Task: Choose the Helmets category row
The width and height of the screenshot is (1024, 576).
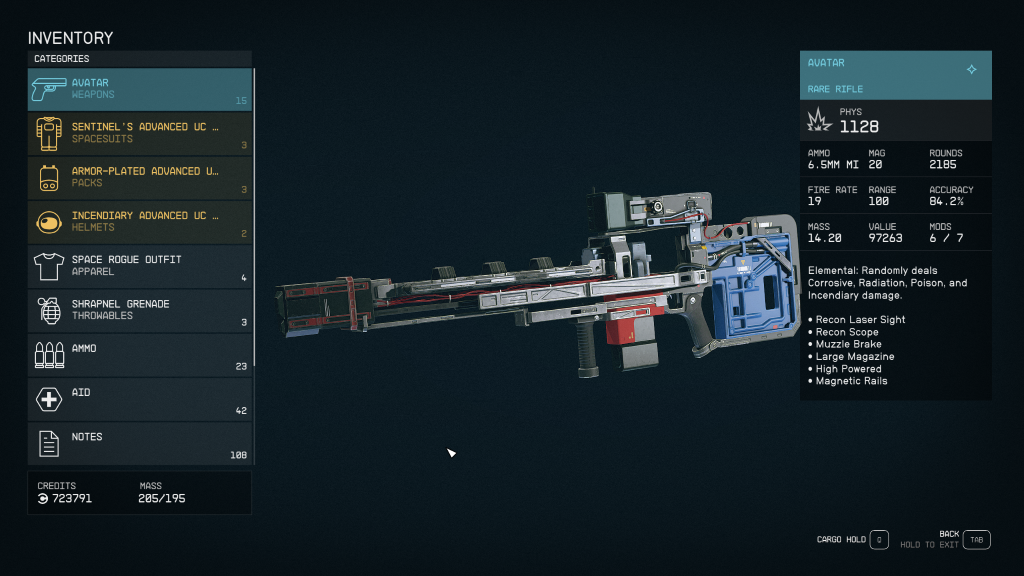Action: click(140, 221)
